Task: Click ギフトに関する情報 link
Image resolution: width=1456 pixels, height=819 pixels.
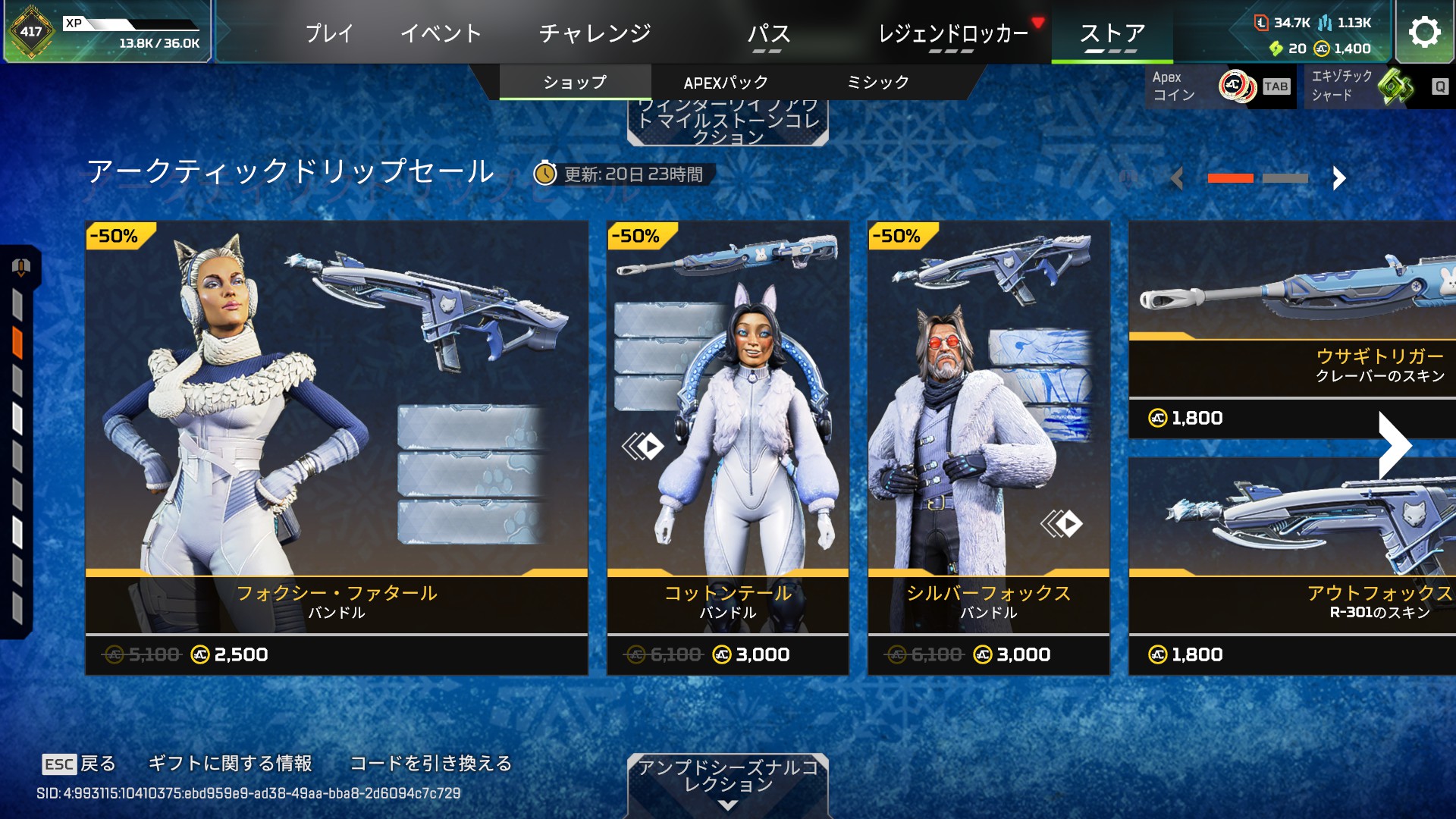Action: coord(230,763)
